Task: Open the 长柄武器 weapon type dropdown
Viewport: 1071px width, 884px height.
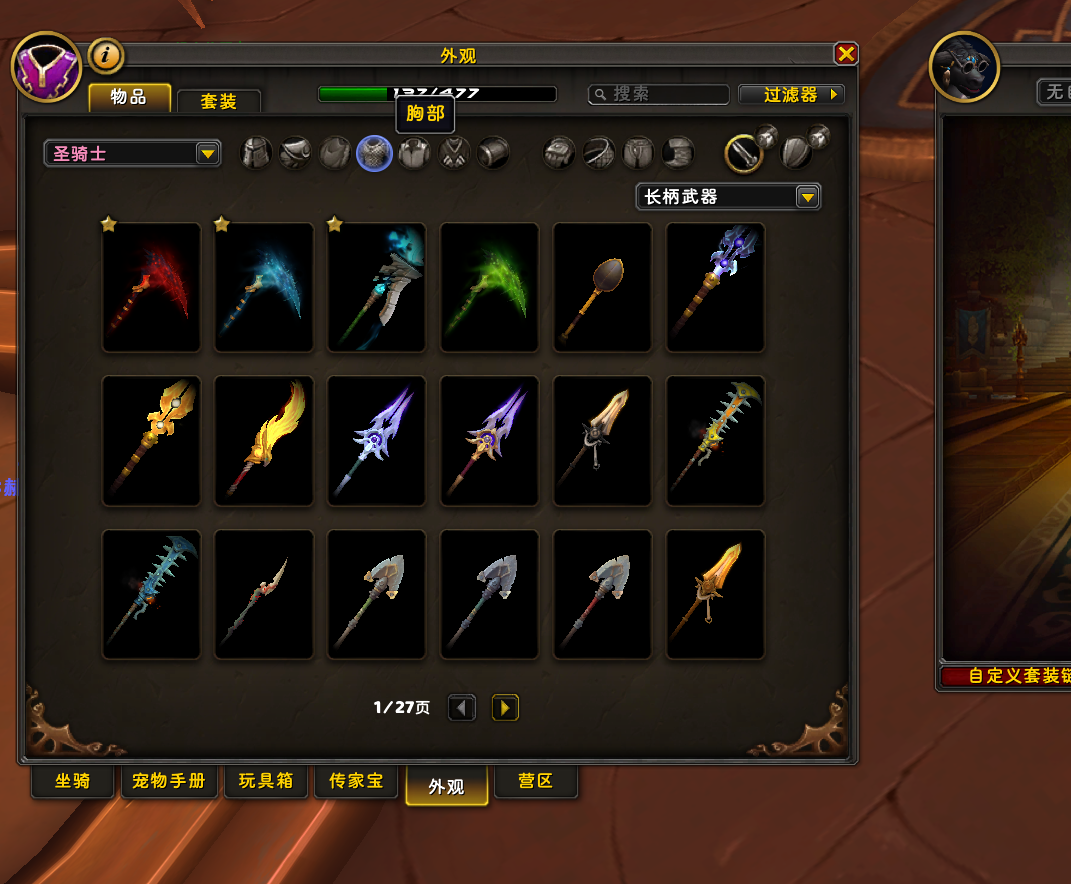Action: pyautogui.click(x=728, y=197)
